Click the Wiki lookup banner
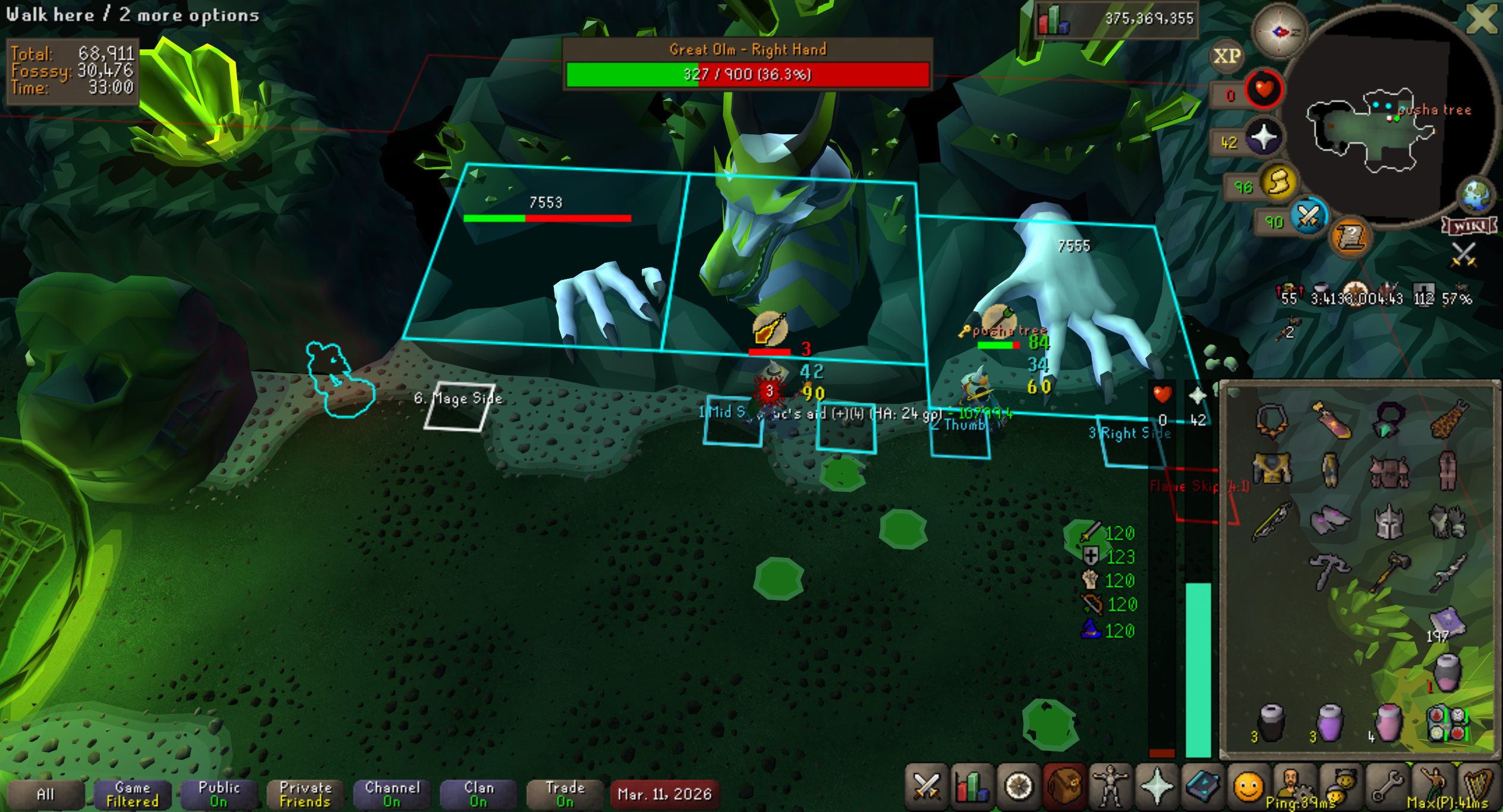This screenshot has width=1503, height=812. (1469, 226)
